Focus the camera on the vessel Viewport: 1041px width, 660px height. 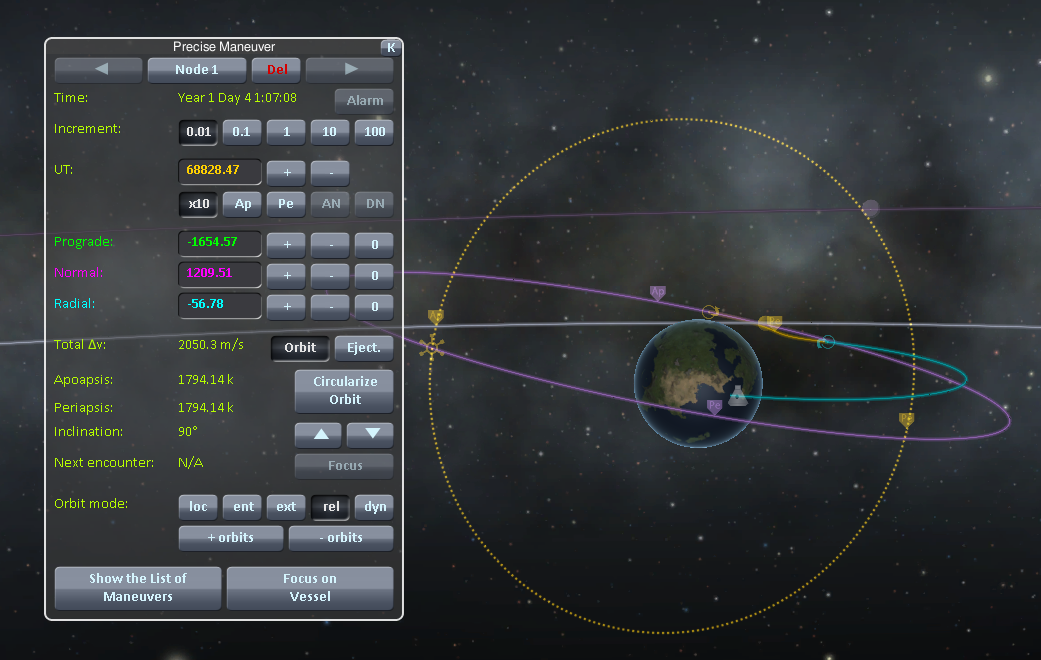click(x=310, y=587)
